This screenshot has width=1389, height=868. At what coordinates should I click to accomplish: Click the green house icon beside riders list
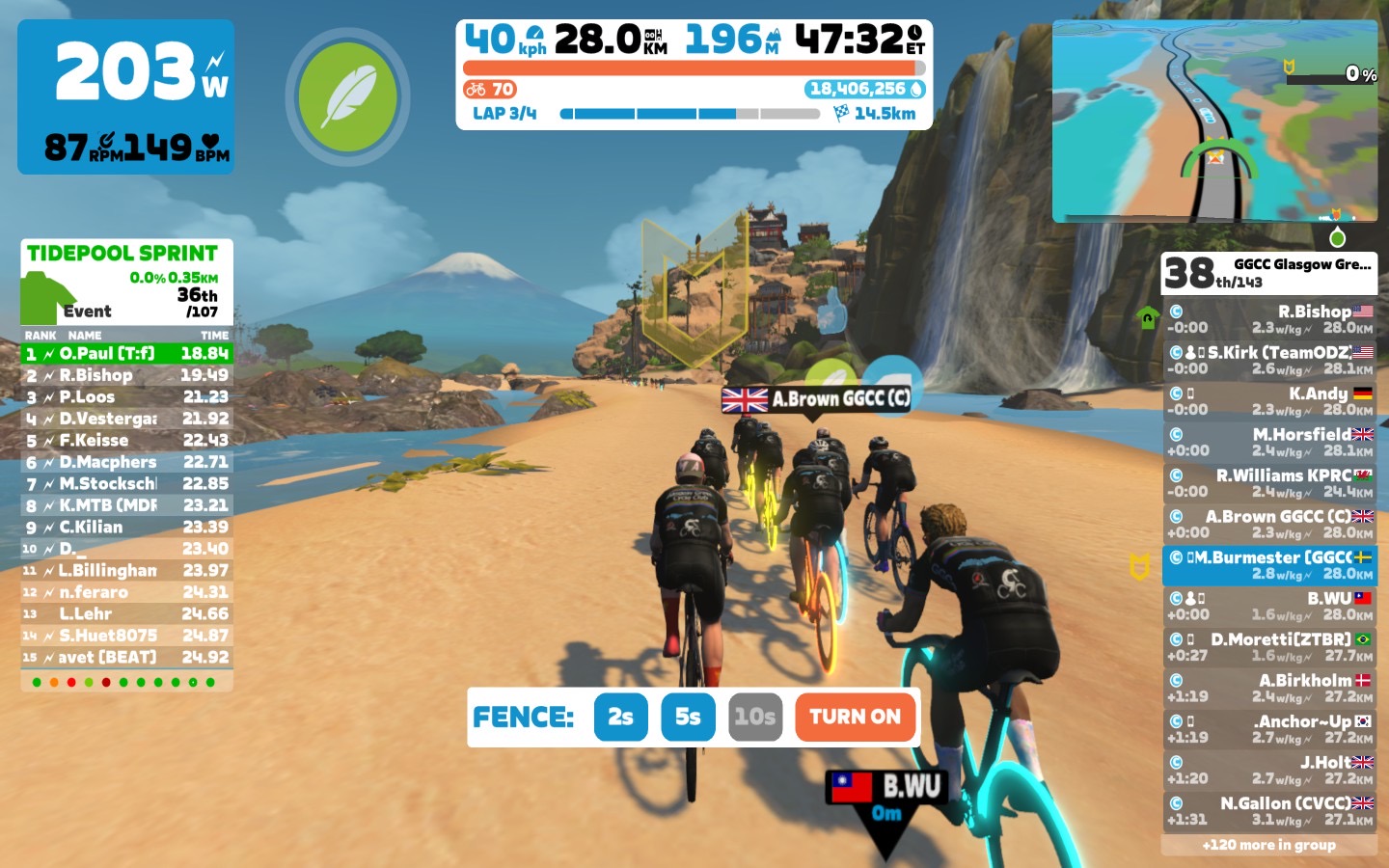[1148, 318]
